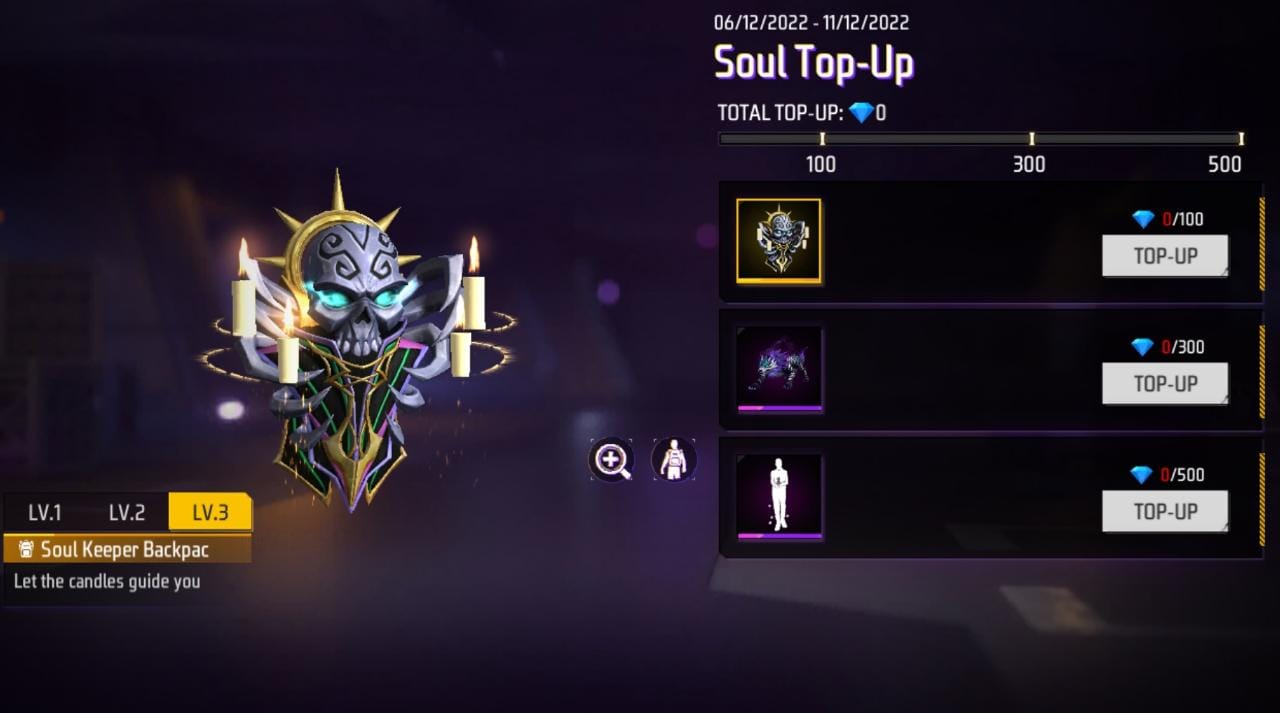This screenshot has width=1280, height=713.
Task: Switch to the LV.1 backpack tab
Action: coord(45,513)
